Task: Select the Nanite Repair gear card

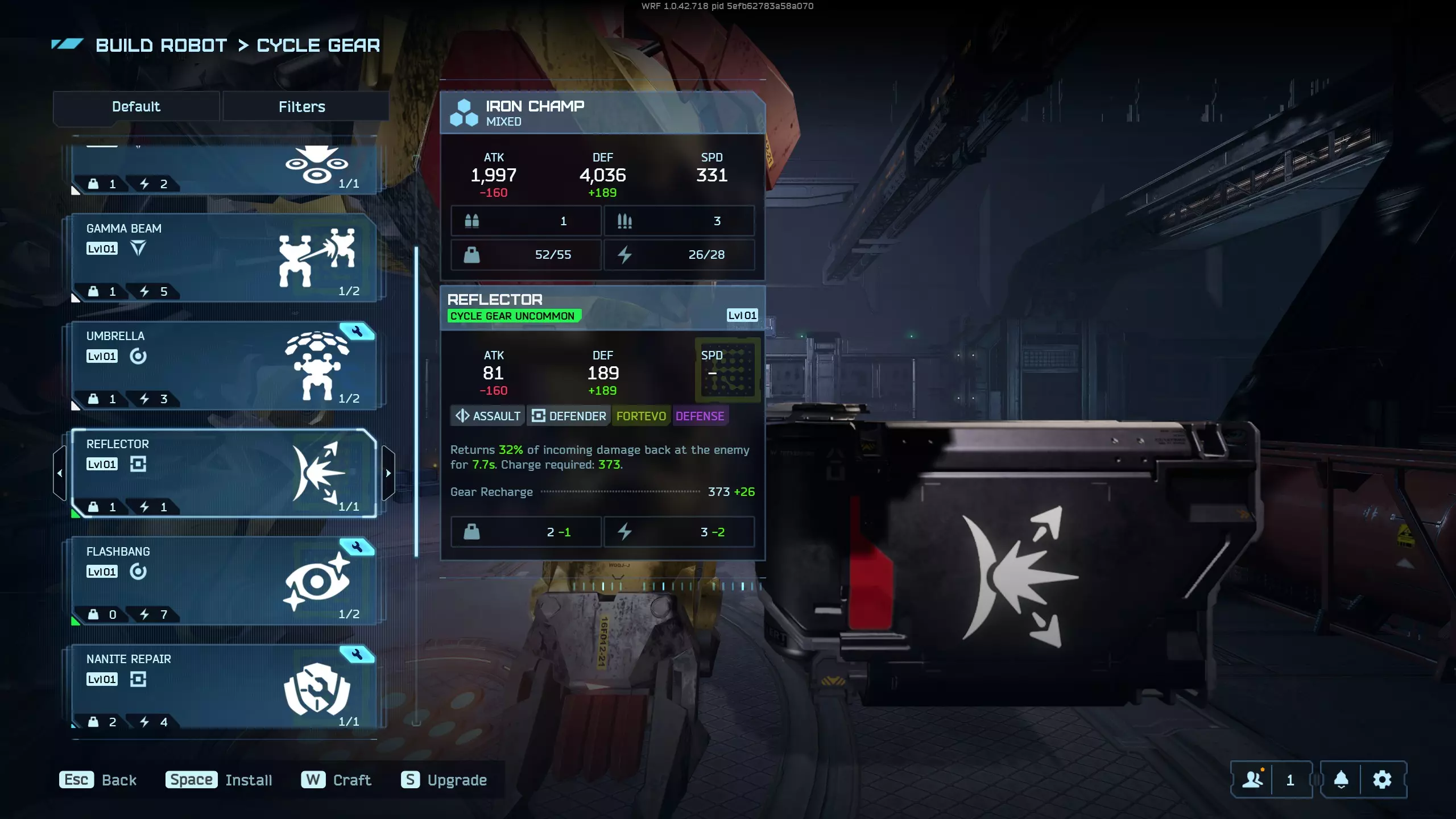Action: [x=223, y=688]
